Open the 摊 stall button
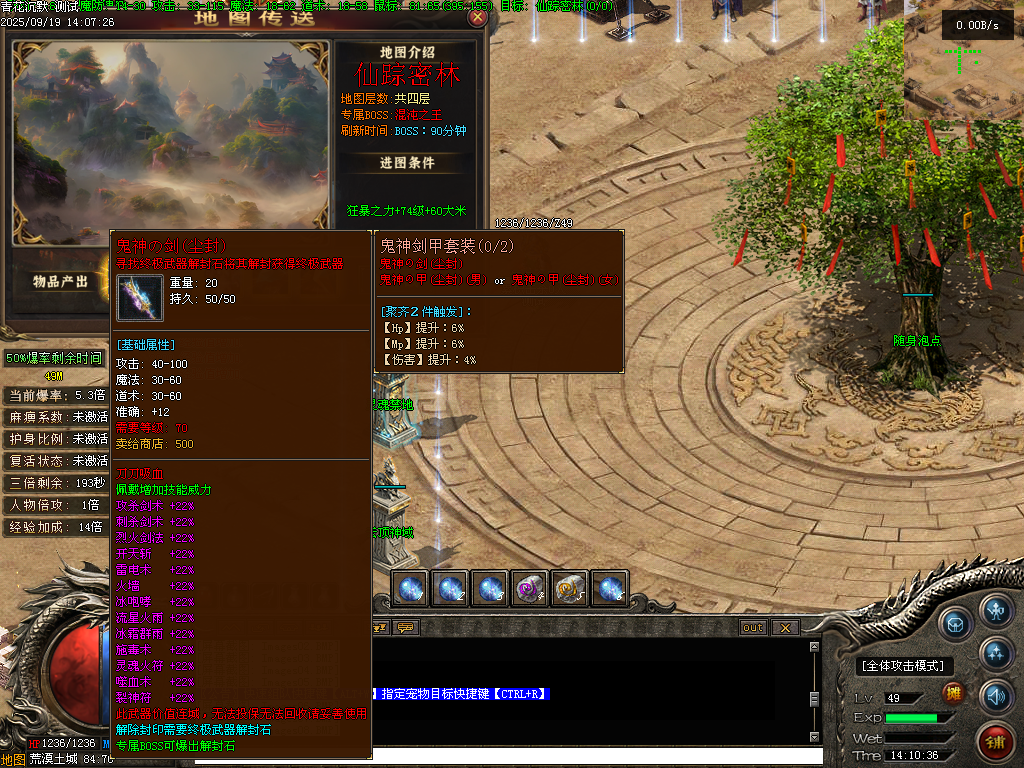1024x768 pixels. coord(955,694)
